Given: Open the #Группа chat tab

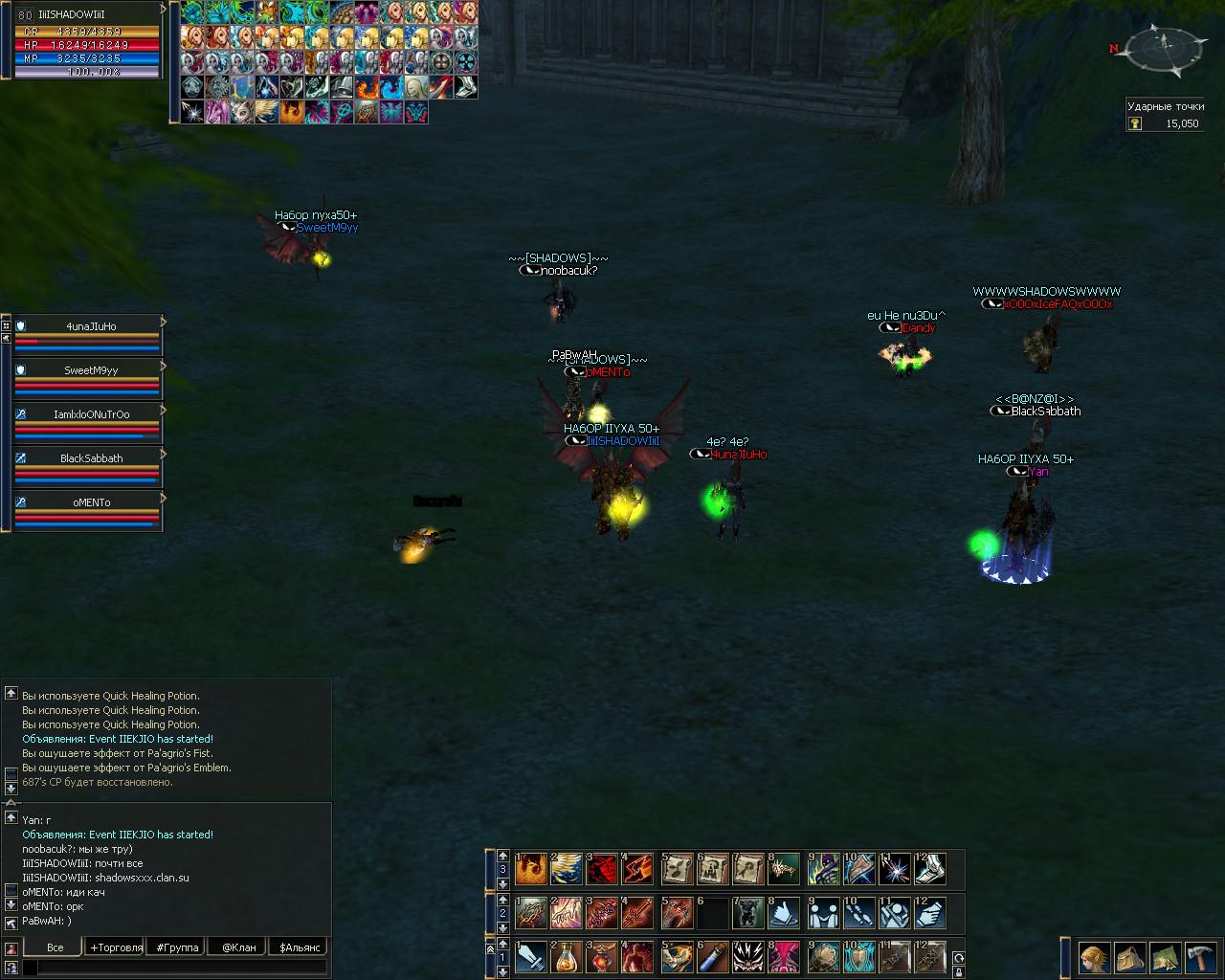Looking at the screenshot, I should [178, 947].
